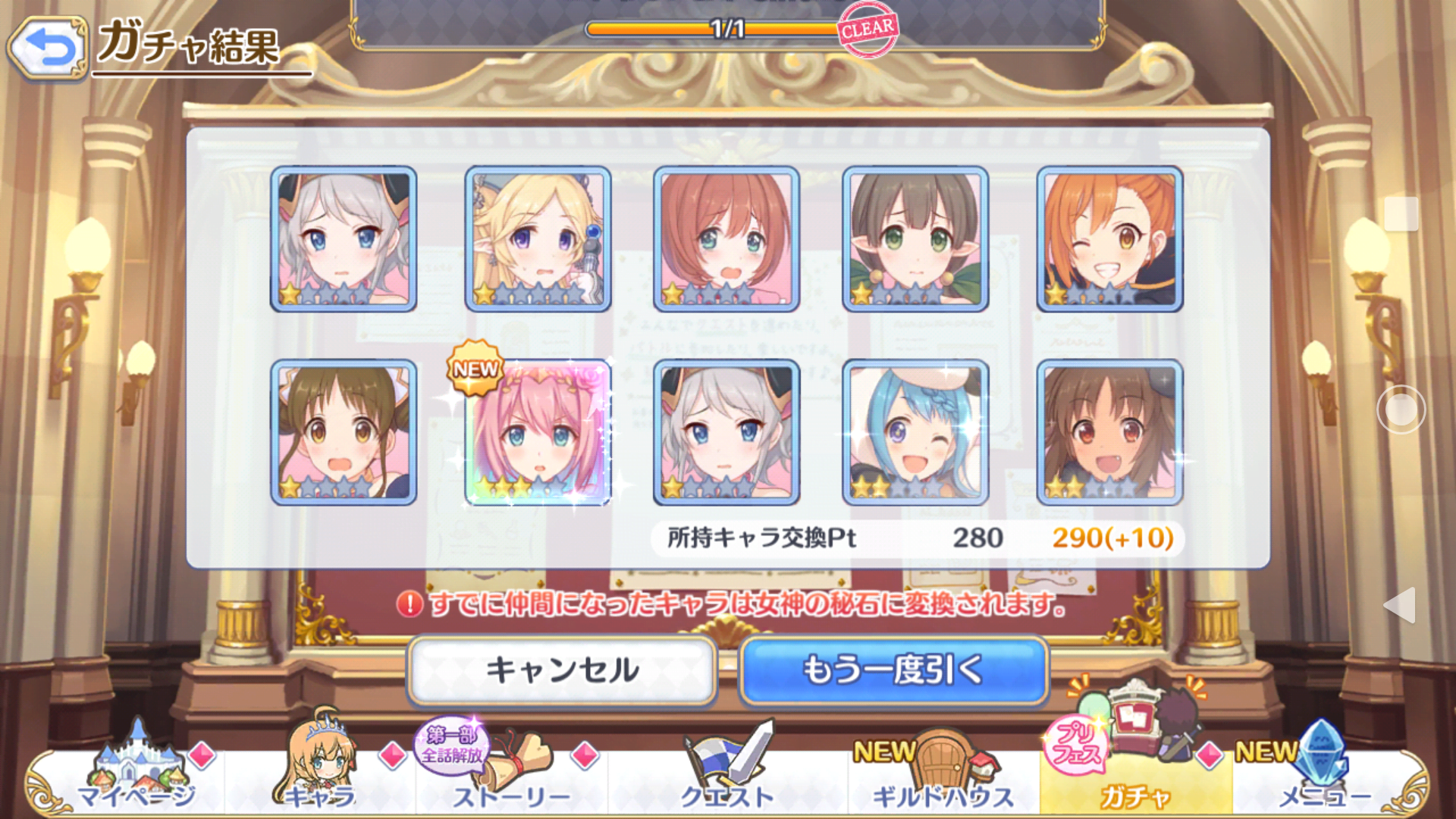Tap the Android home circle button
The width and height of the screenshot is (1456, 819).
pos(1401,409)
